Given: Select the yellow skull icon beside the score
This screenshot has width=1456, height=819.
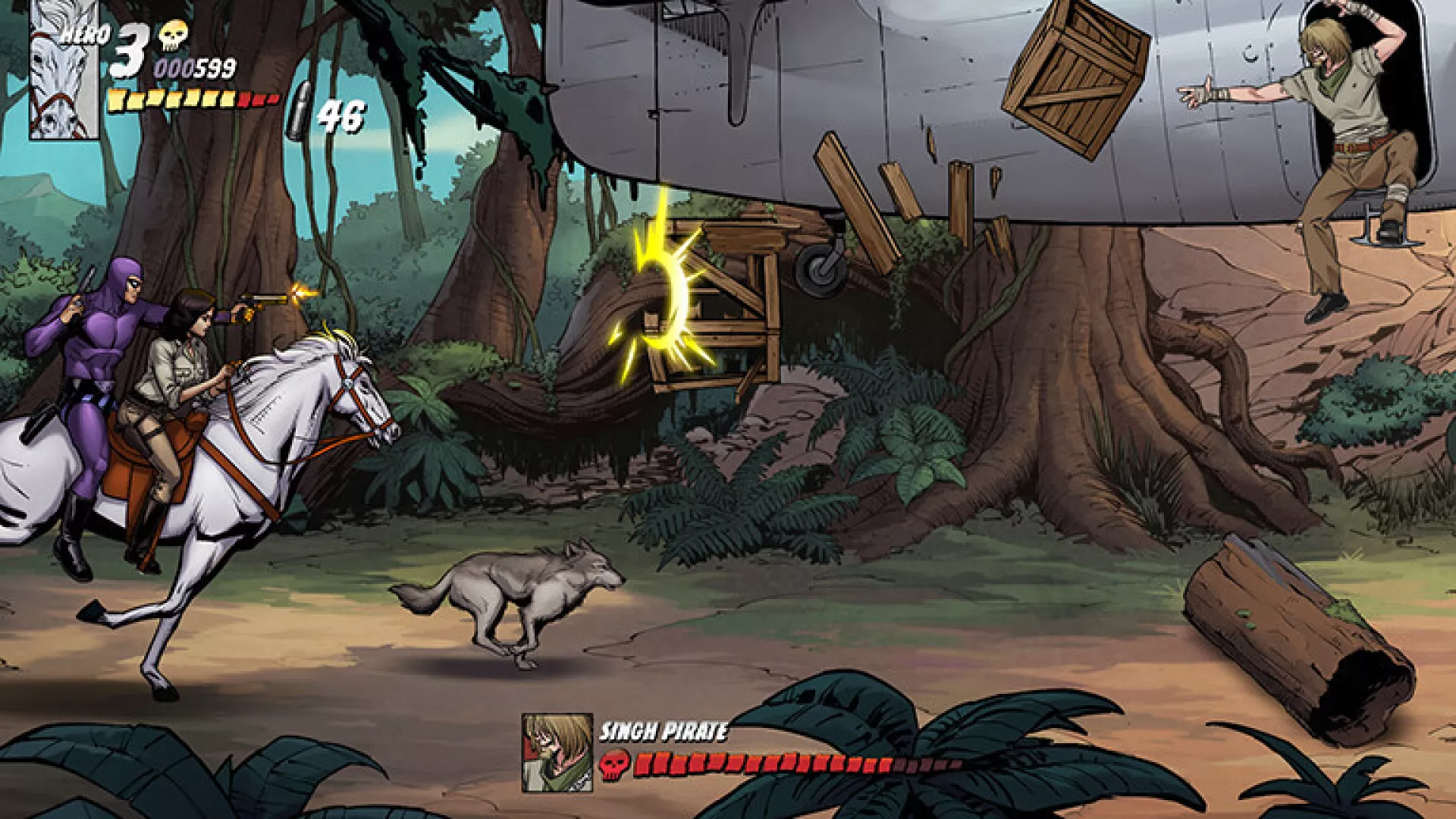Looking at the screenshot, I should pos(173,35).
